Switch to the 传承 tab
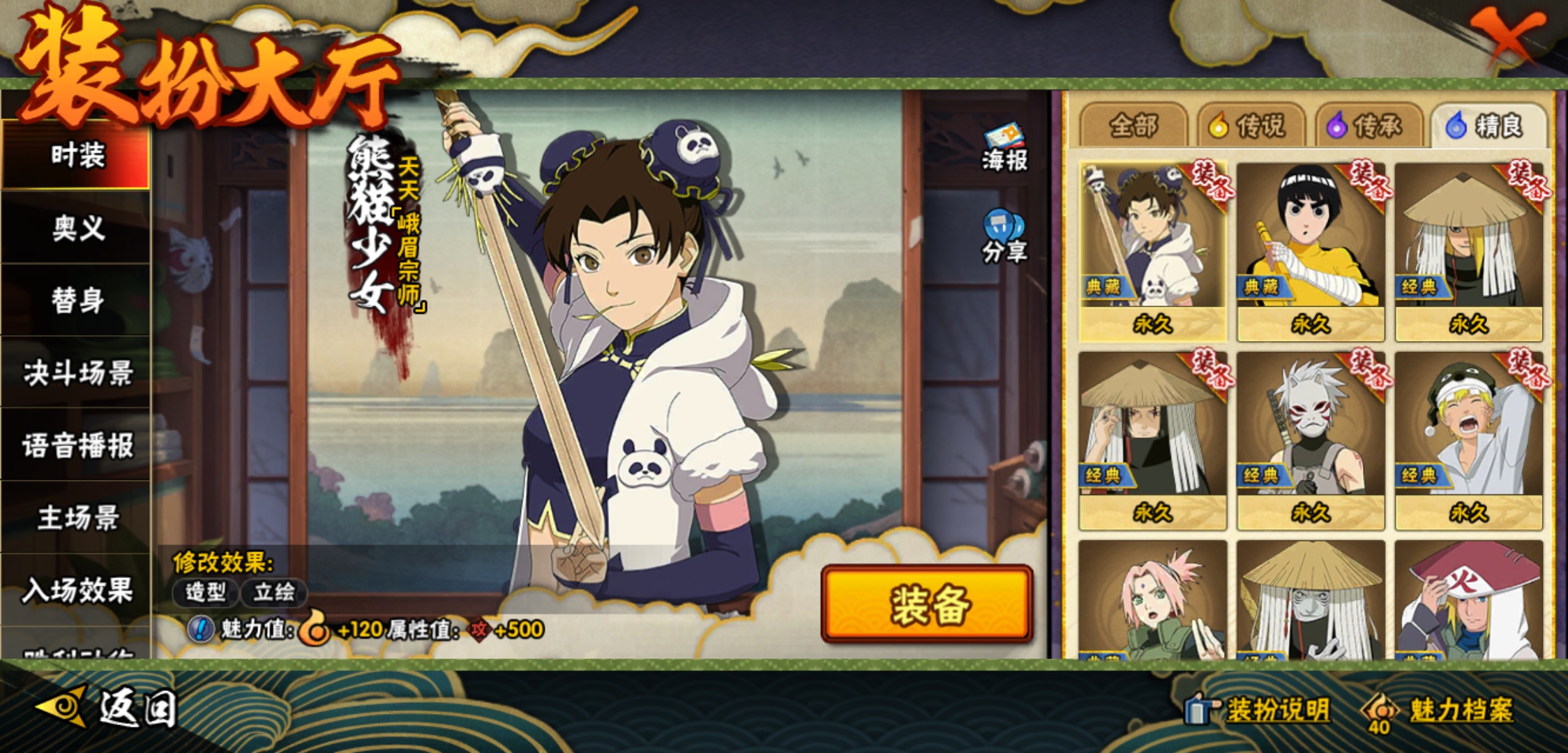This screenshot has height=753, width=1568. [x=1369, y=126]
